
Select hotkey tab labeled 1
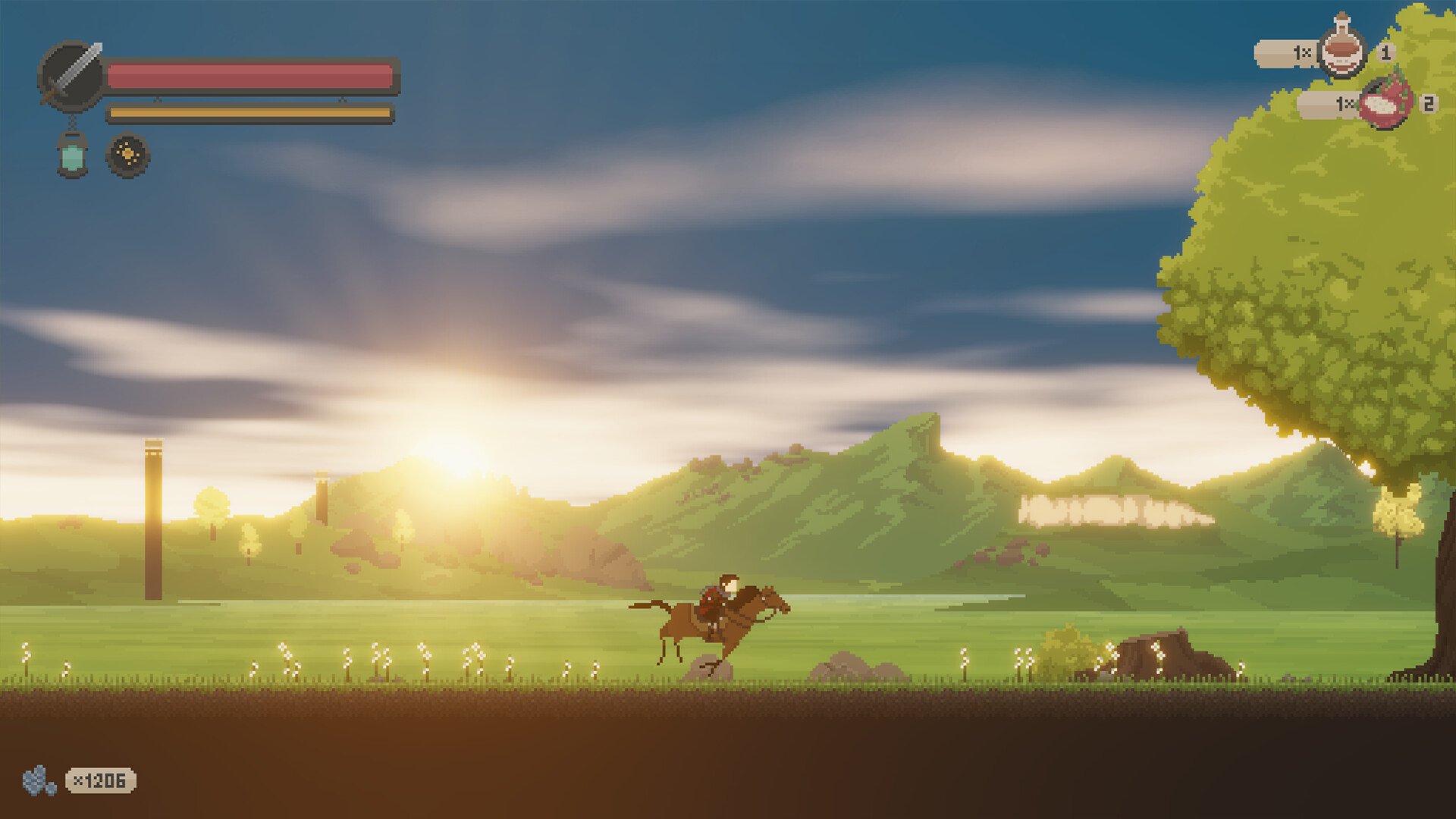[1387, 53]
